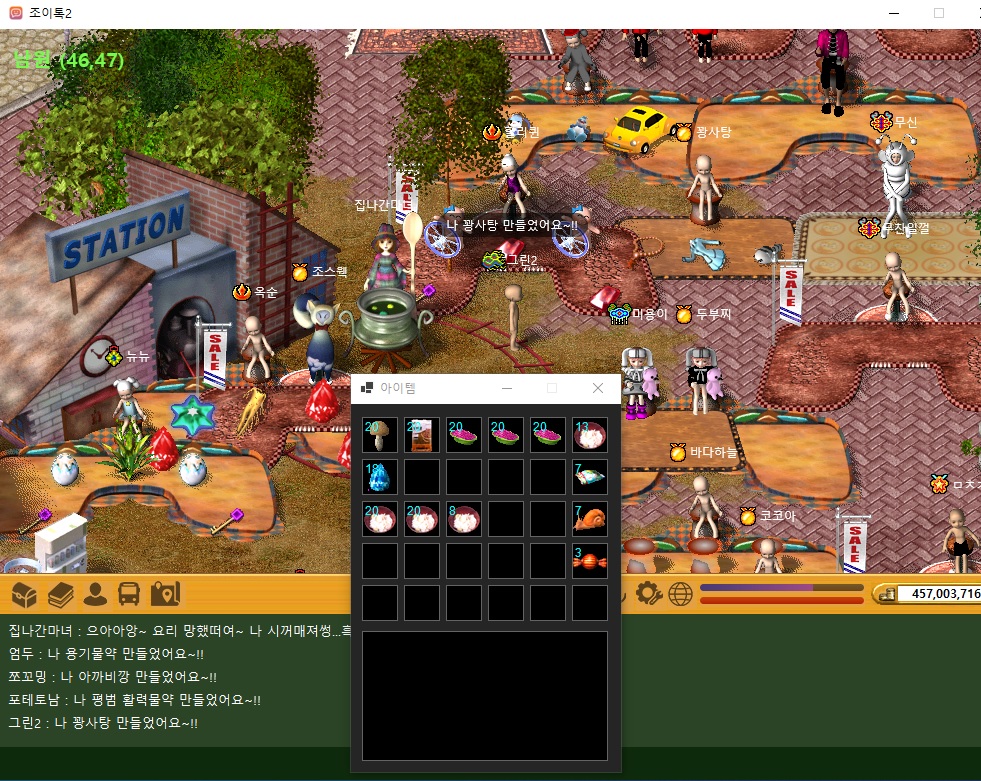The height and width of the screenshot is (781, 981).
Task: Open the map marker icon
Action: 164,595
